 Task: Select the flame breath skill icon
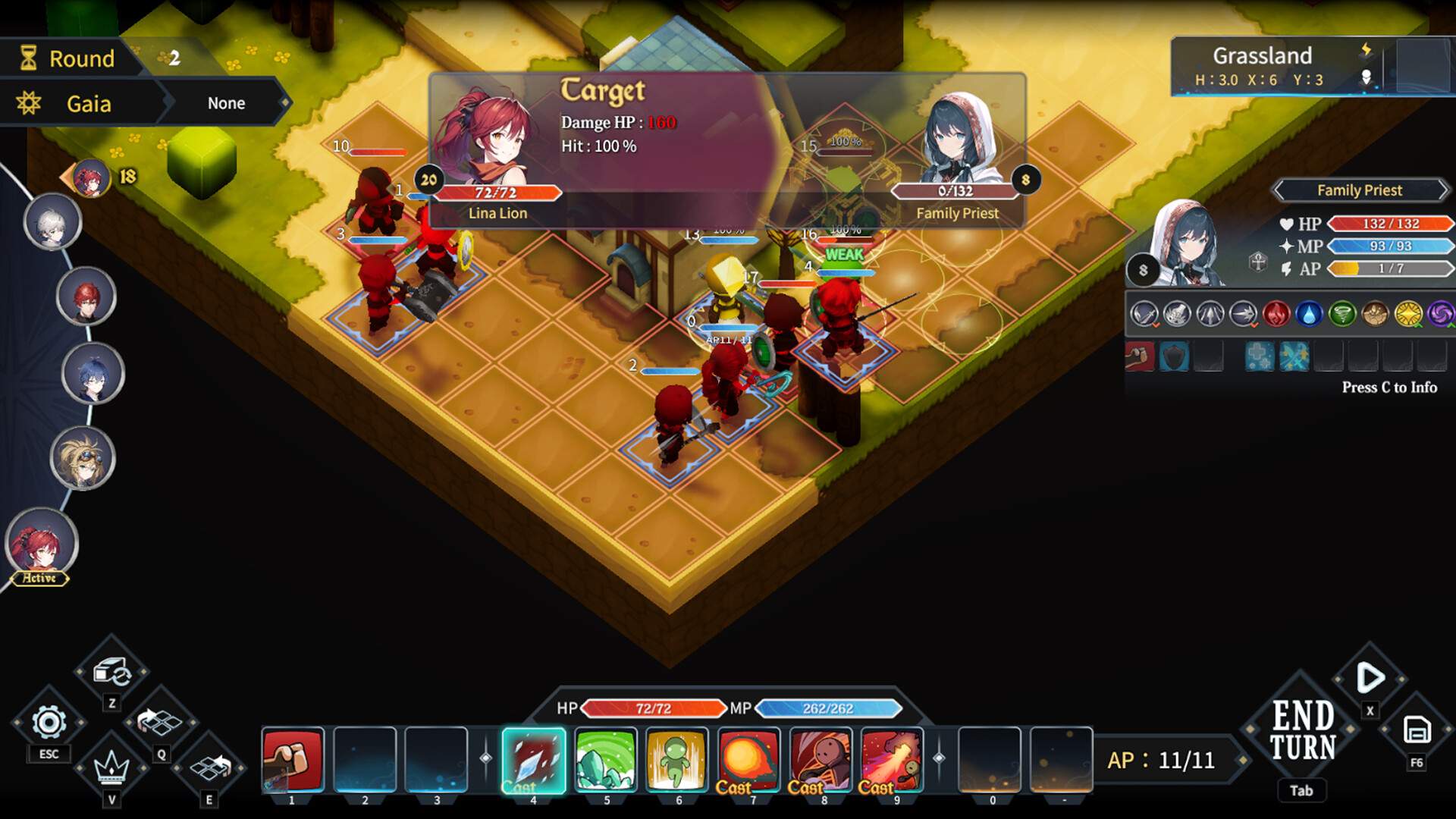click(892, 760)
